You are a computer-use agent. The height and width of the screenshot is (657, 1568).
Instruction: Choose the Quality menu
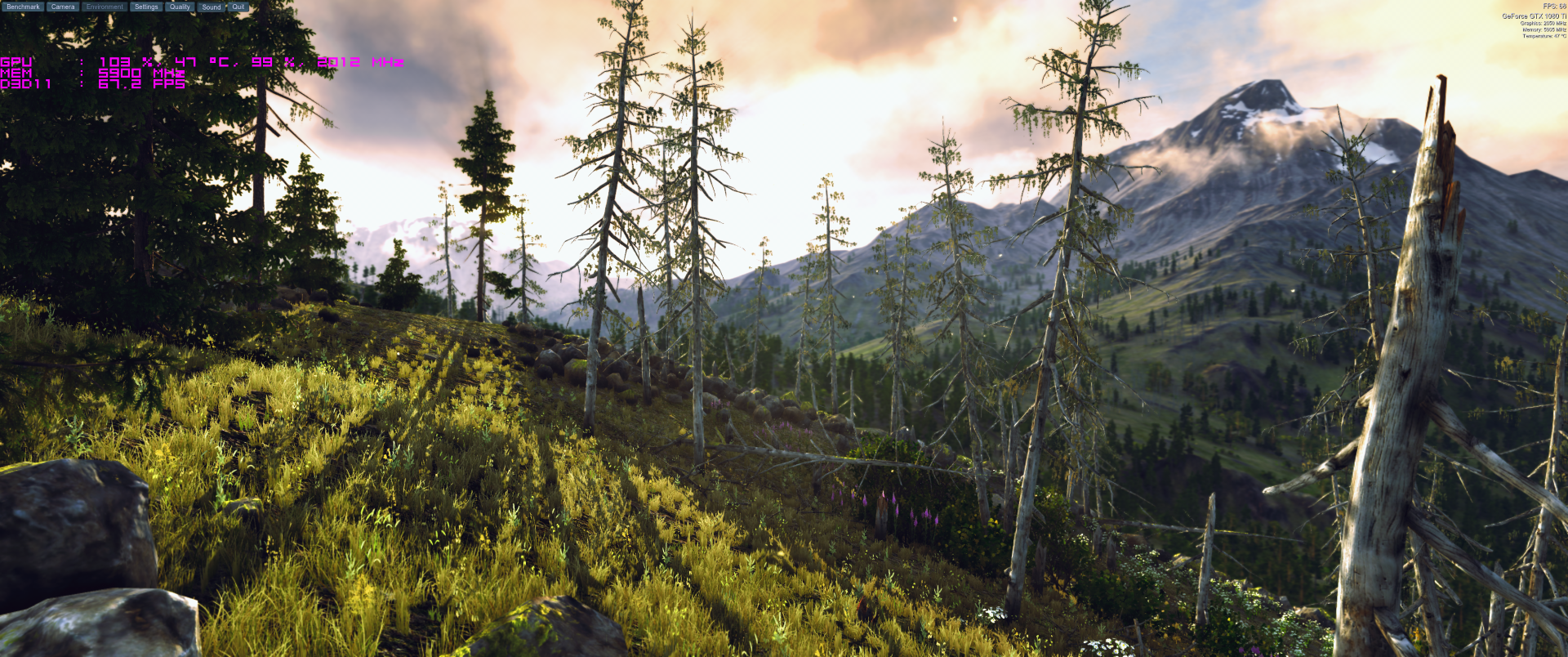click(x=180, y=7)
